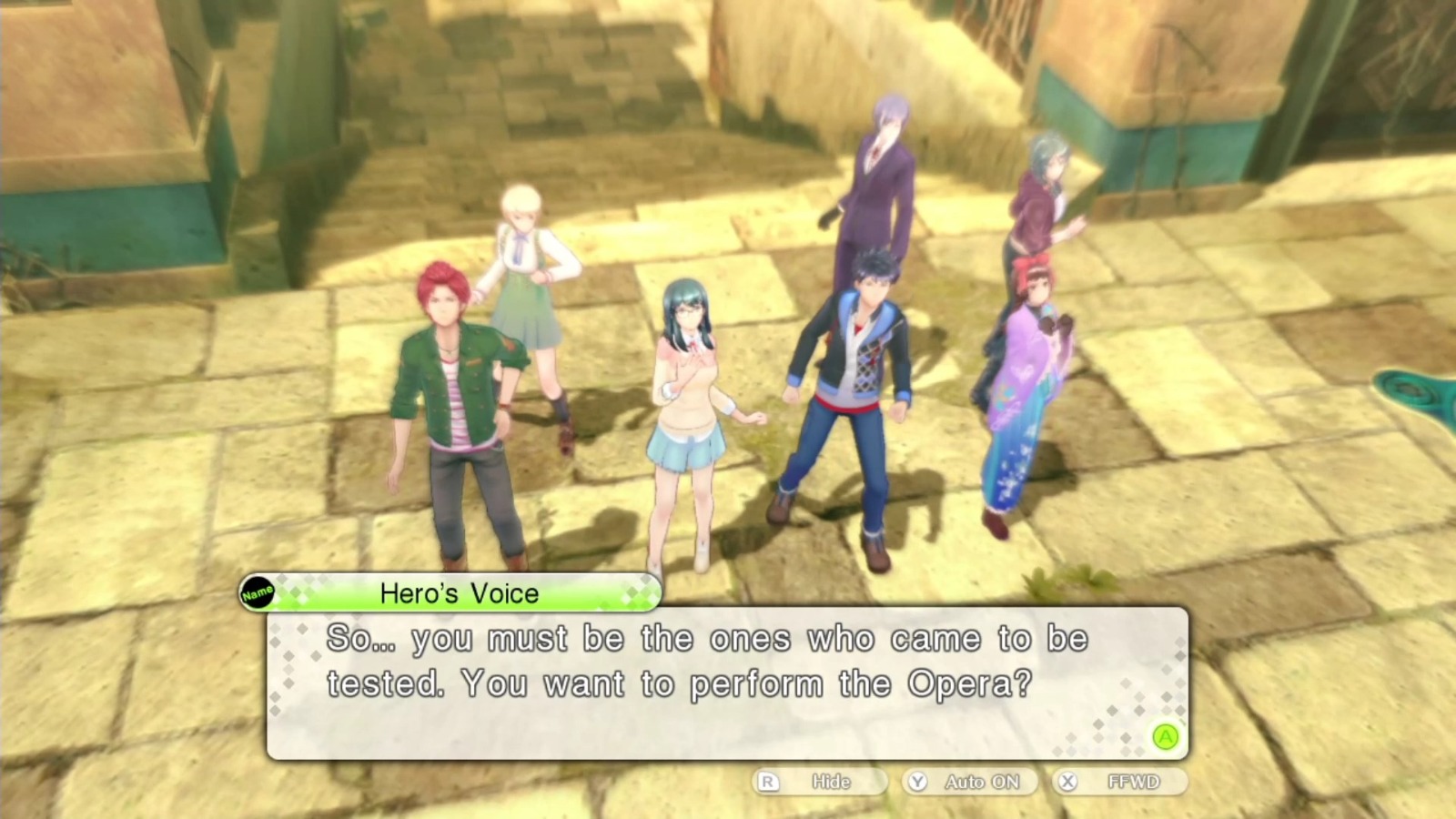Click the black Name badge icon

click(x=258, y=591)
